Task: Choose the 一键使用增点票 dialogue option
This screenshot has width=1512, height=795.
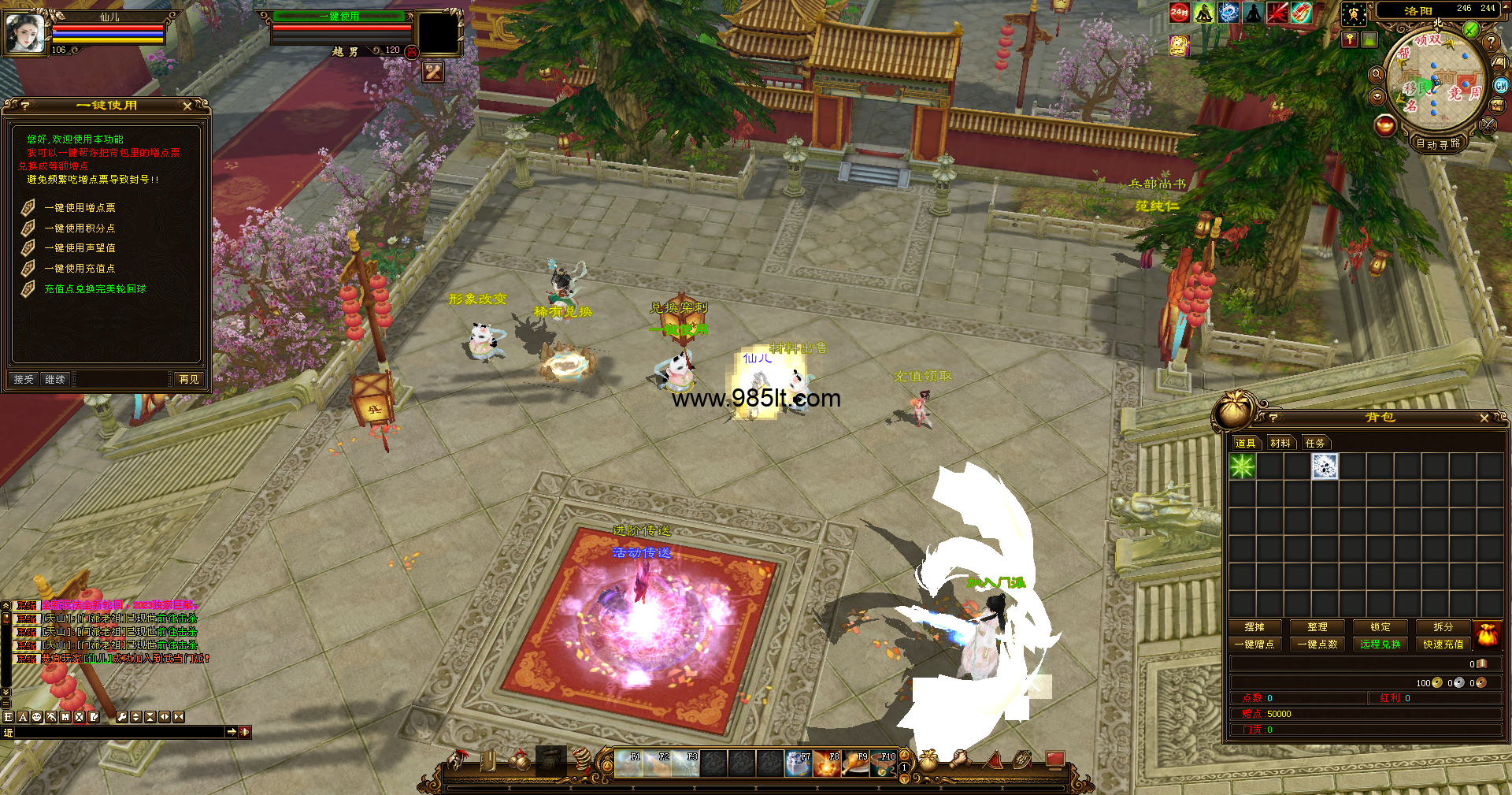Action: pos(80,208)
